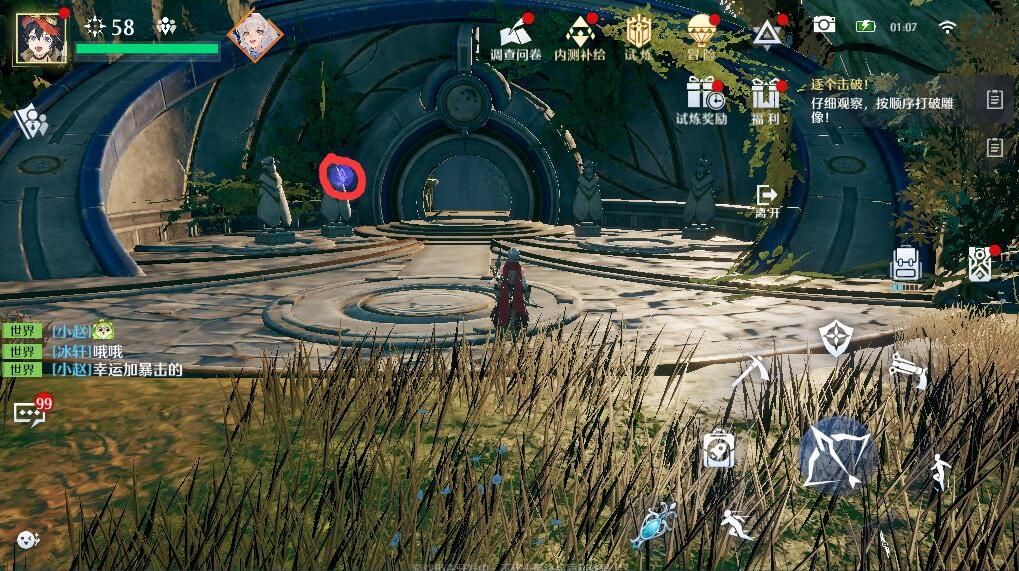The height and width of the screenshot is (571, 1019).
Task: Open the 冒险 hot air balloon menu
Action: click(x=701, y=35)
